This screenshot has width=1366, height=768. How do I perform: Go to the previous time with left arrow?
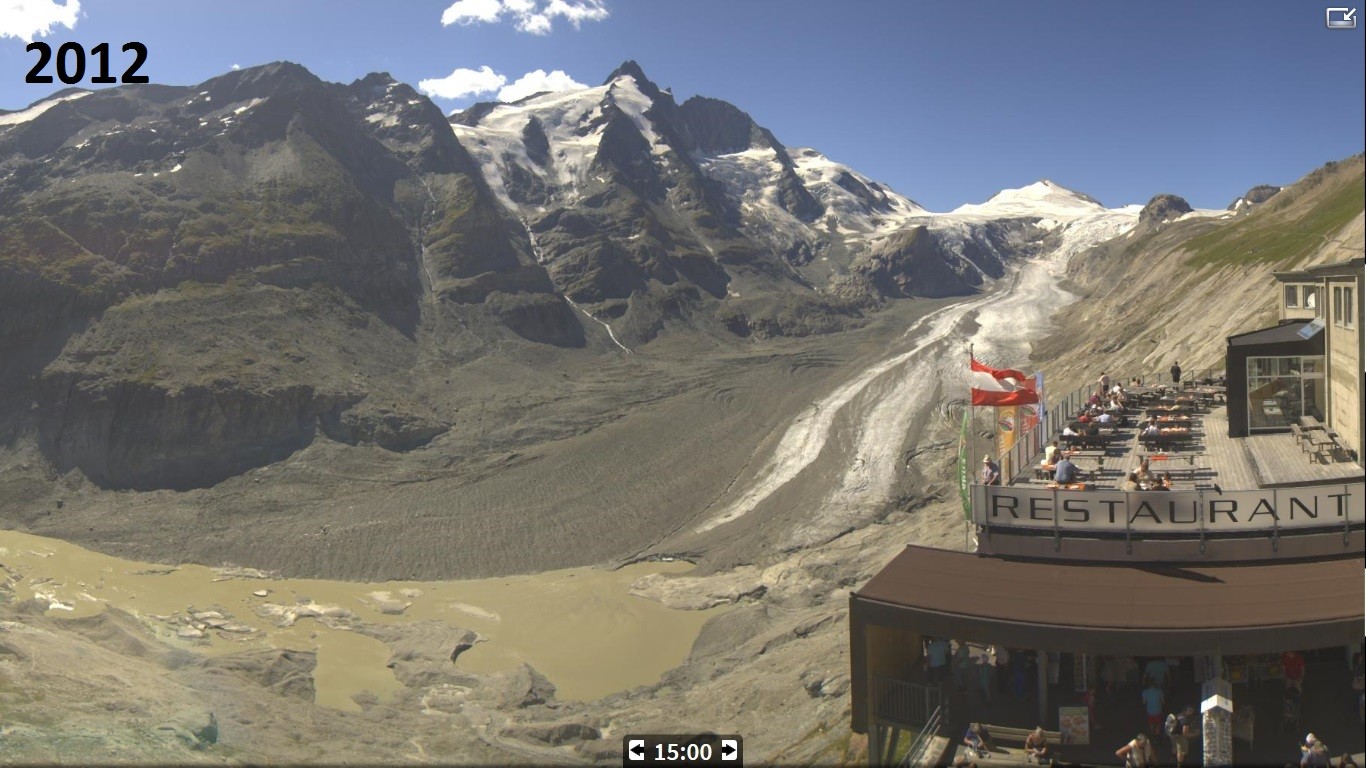pos(637,751)
